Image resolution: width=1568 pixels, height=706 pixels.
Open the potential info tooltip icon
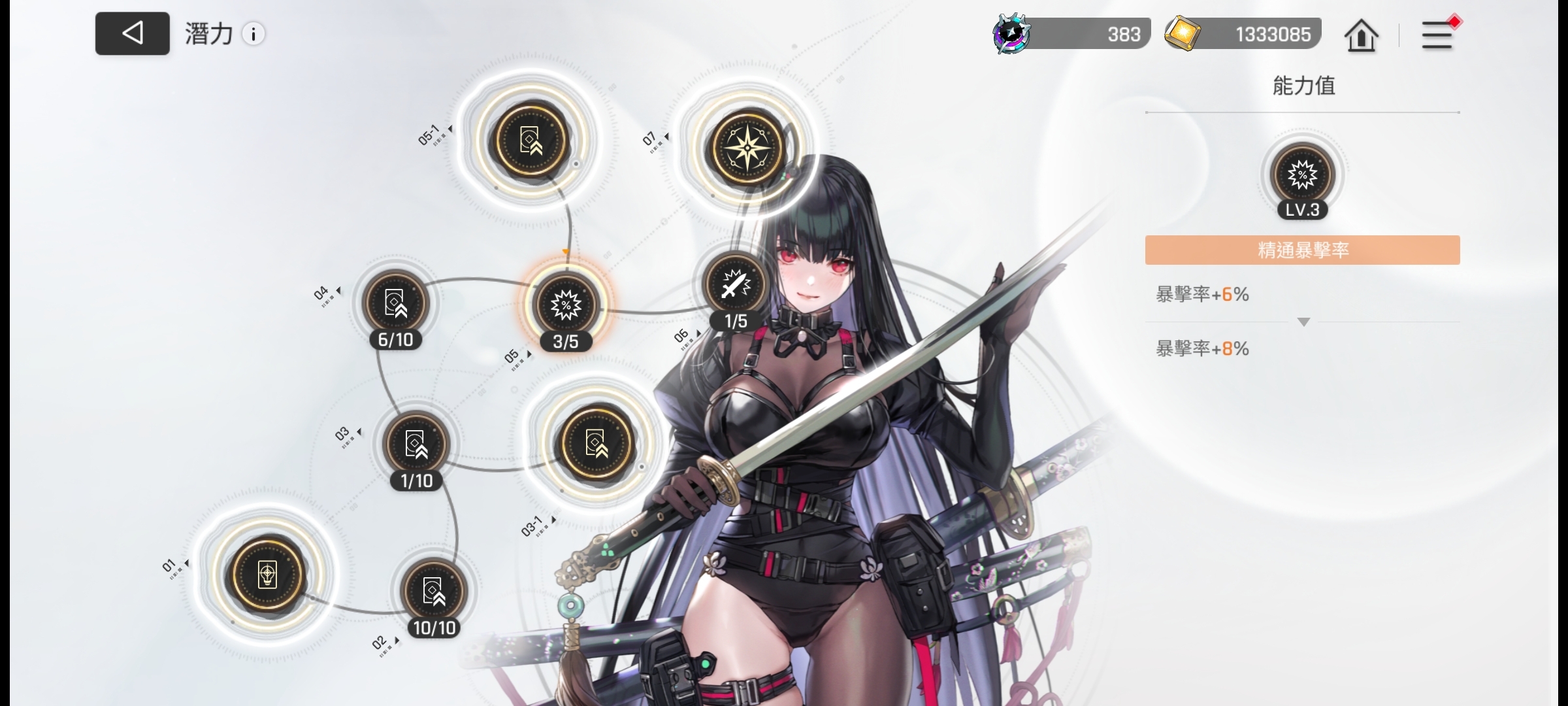[253, 34]
